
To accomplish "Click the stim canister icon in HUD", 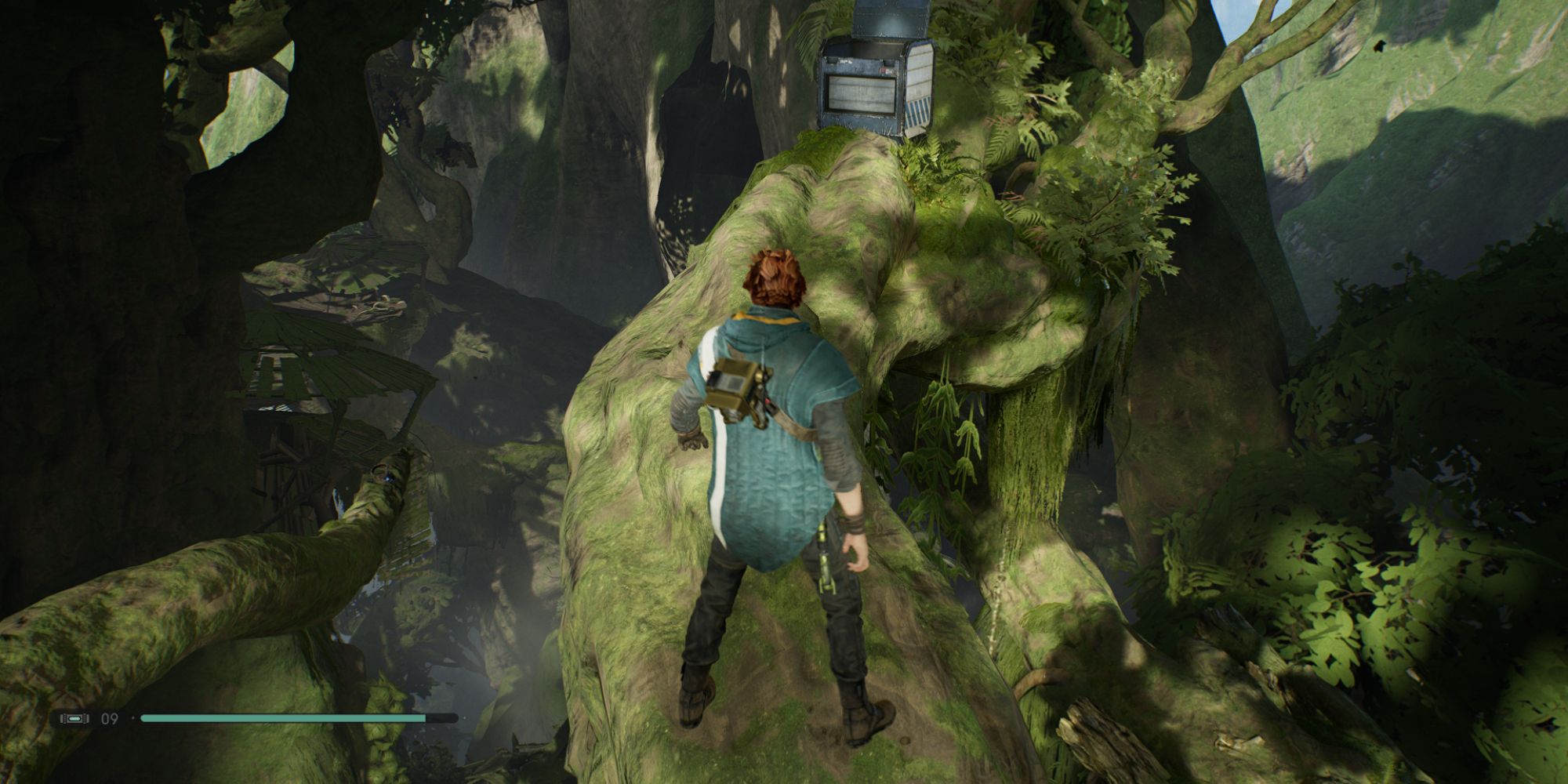I will point(74,717).
